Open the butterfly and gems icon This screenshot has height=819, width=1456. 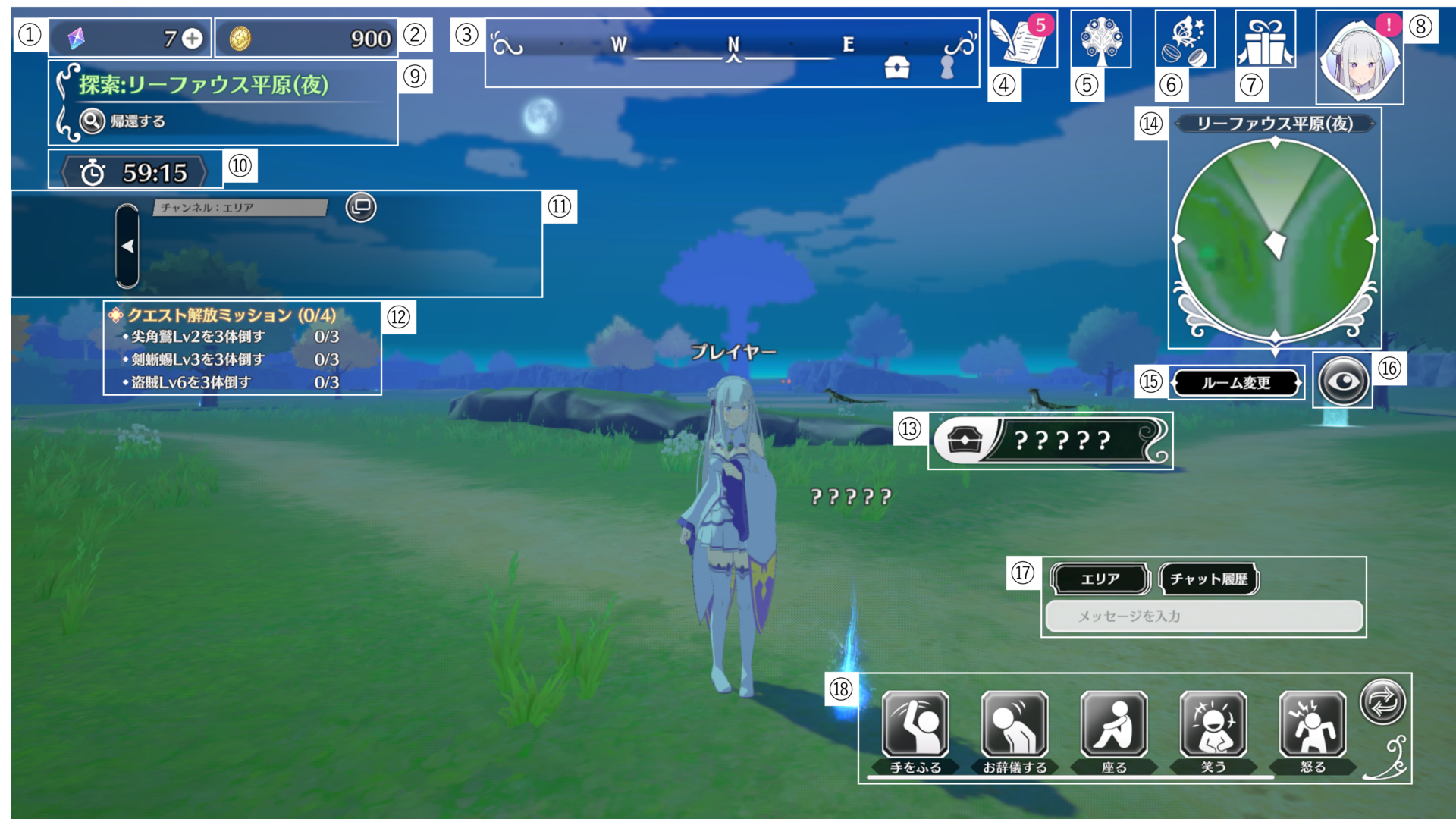1185,39
